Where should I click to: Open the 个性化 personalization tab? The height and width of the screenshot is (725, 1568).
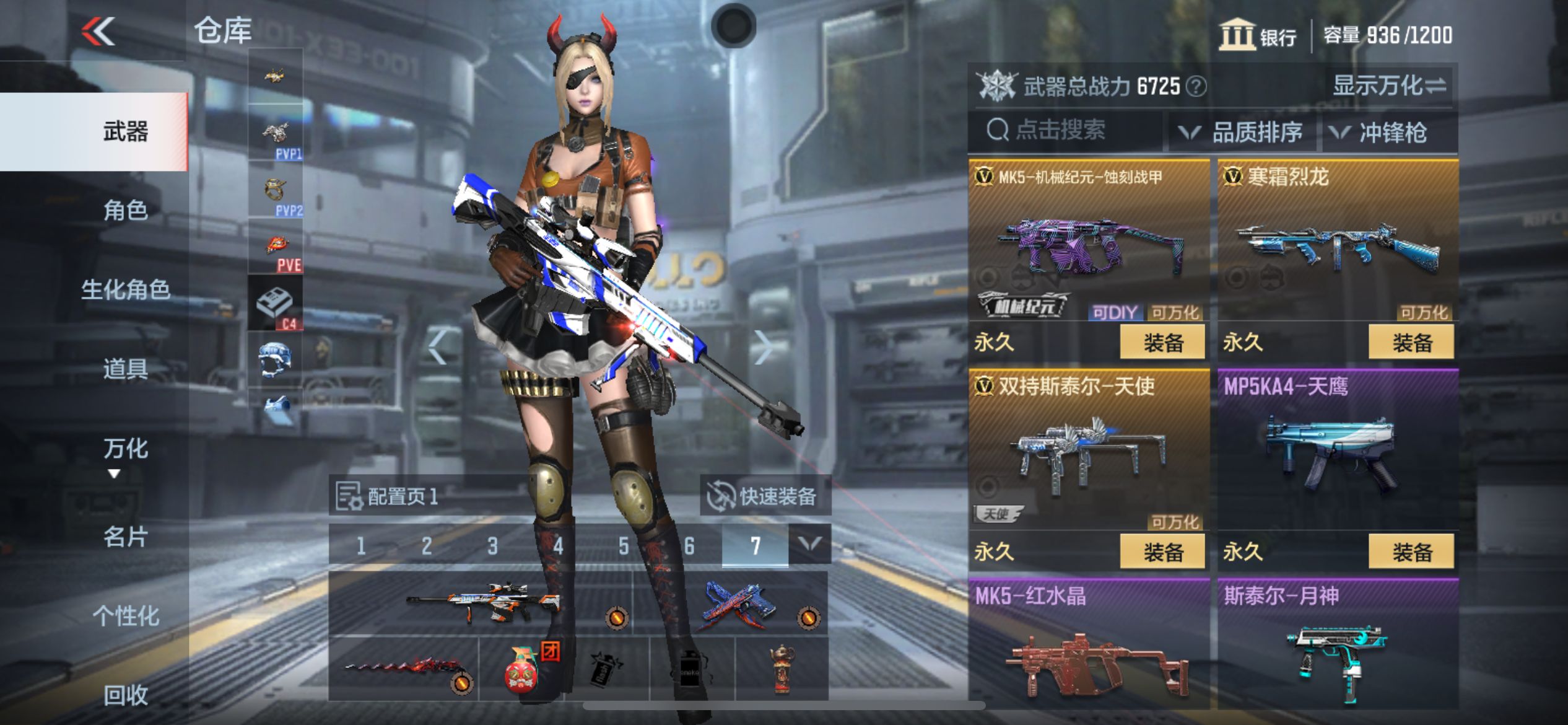pos(126,616)
